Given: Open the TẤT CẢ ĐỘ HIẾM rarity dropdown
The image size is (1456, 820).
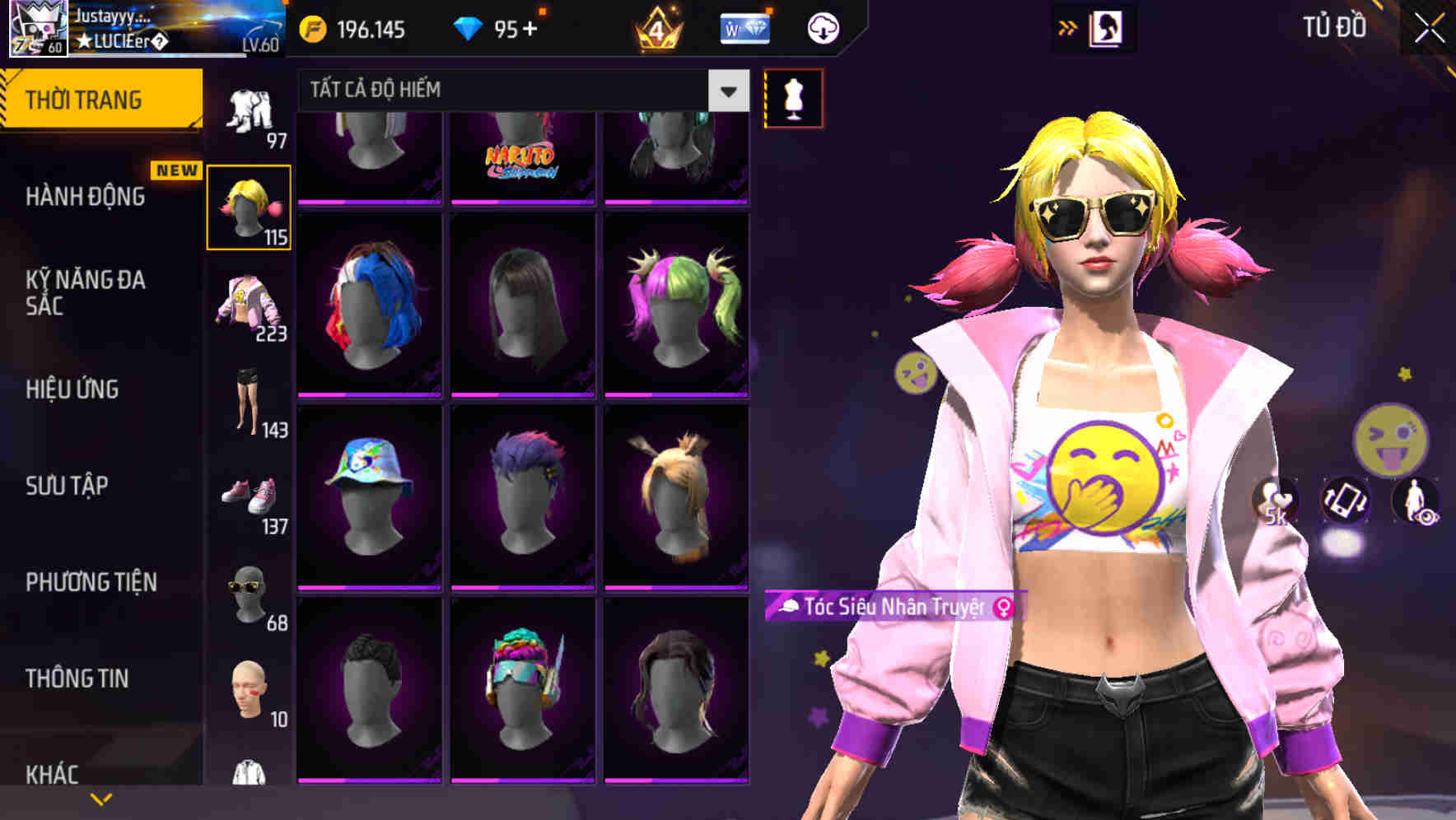Looking at the screenshot, I should (x=511, y=91).
